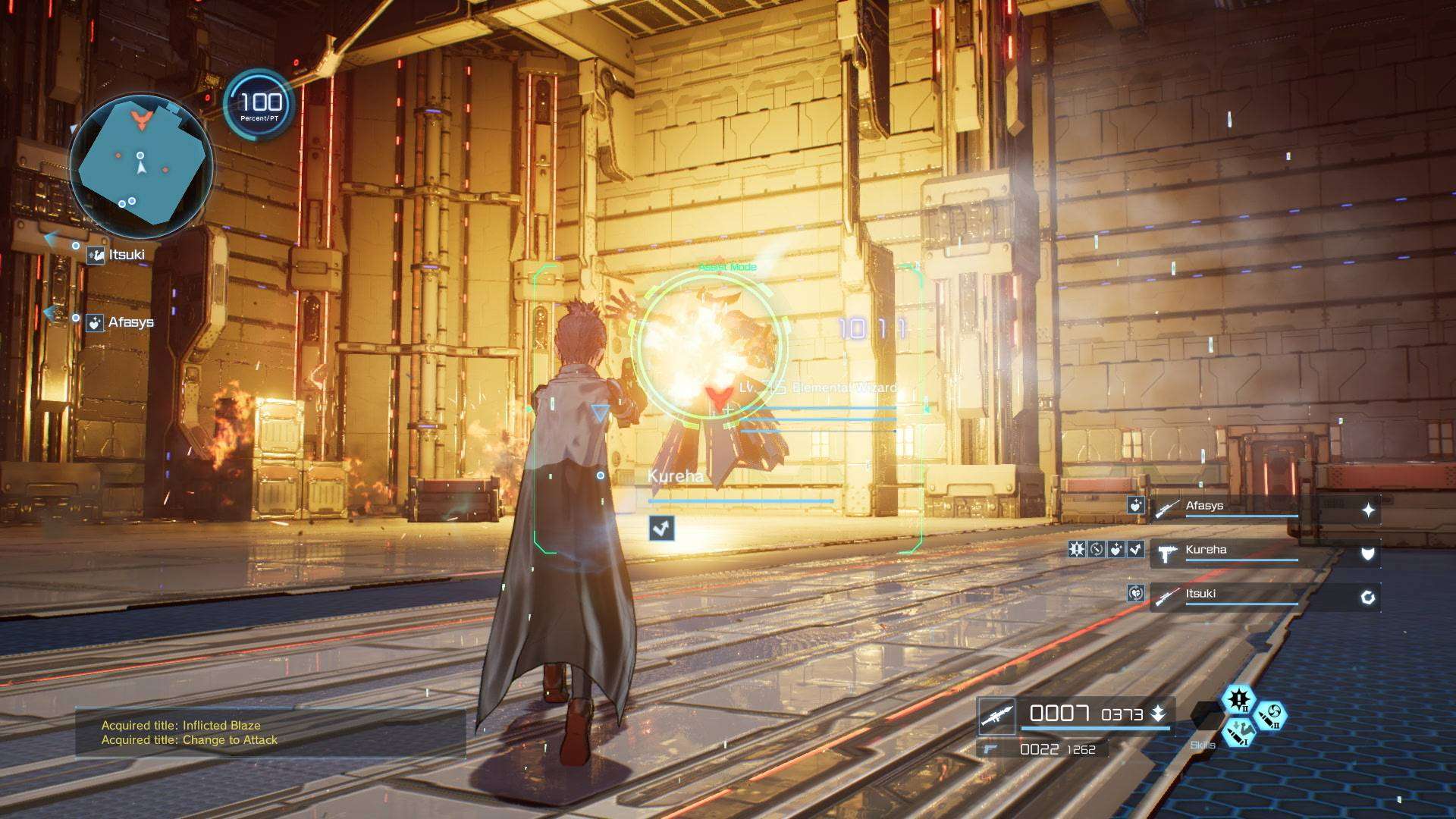Click Kureha's shield role icon
This screenshot has width=1456, height=819.
point(1367,554)
